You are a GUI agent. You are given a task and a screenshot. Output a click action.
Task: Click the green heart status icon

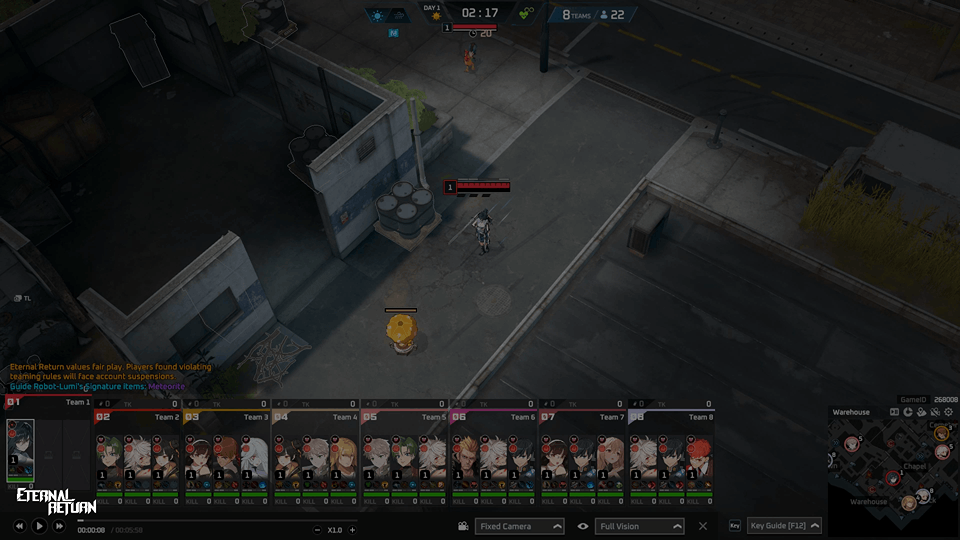(526, 15)
